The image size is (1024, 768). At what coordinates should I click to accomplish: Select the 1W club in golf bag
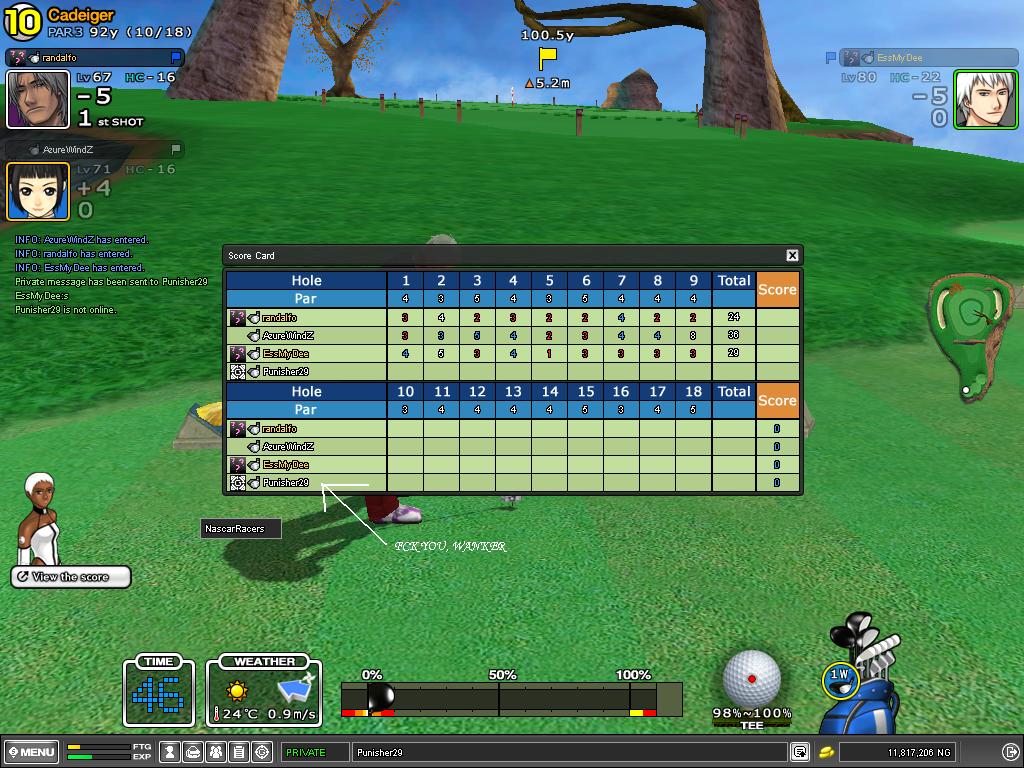[840, 677]
